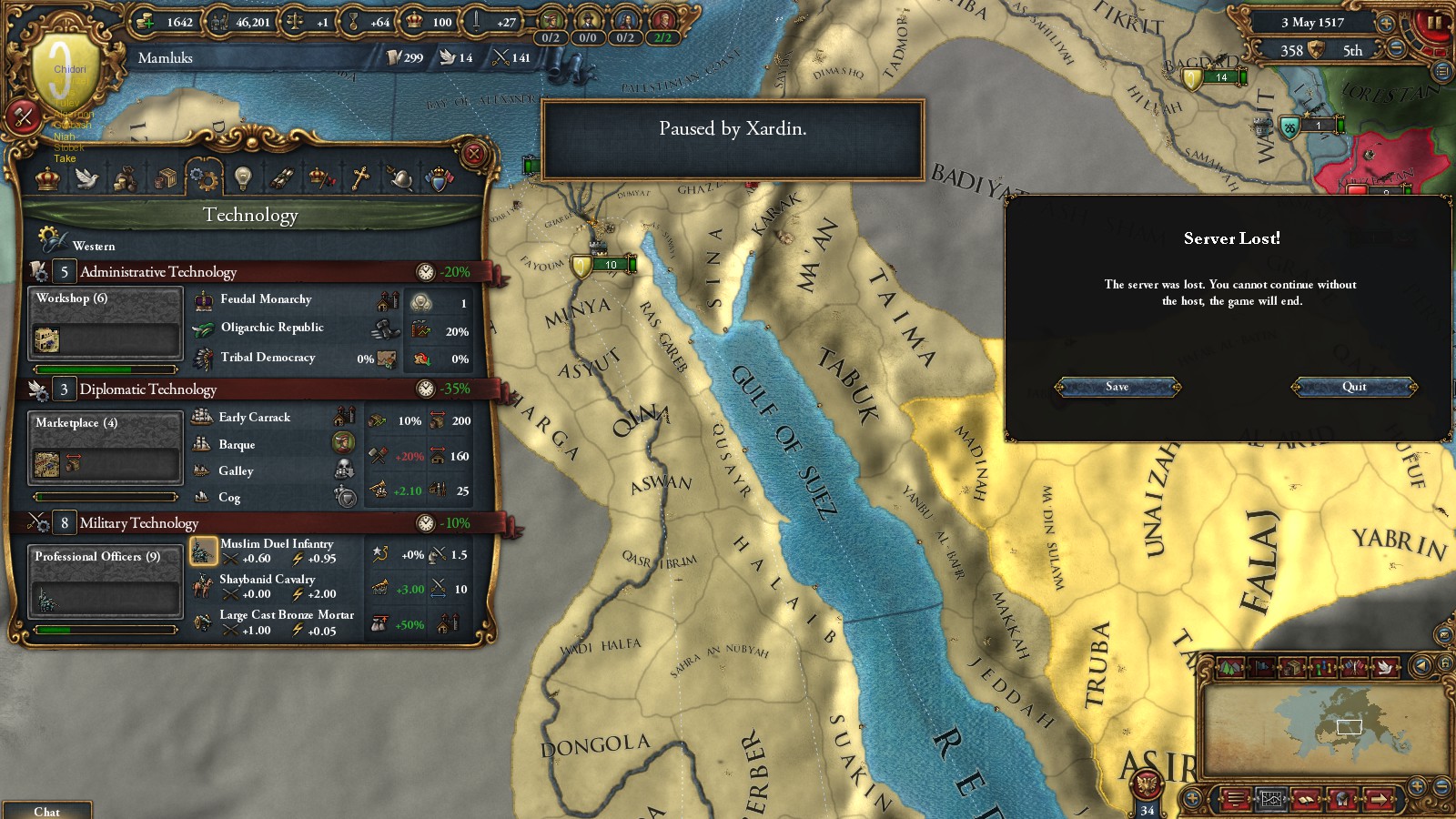Increase game speed with the plus button by the date
This screenshot has width=1456, height=819.
click(x=1386, y=23)
